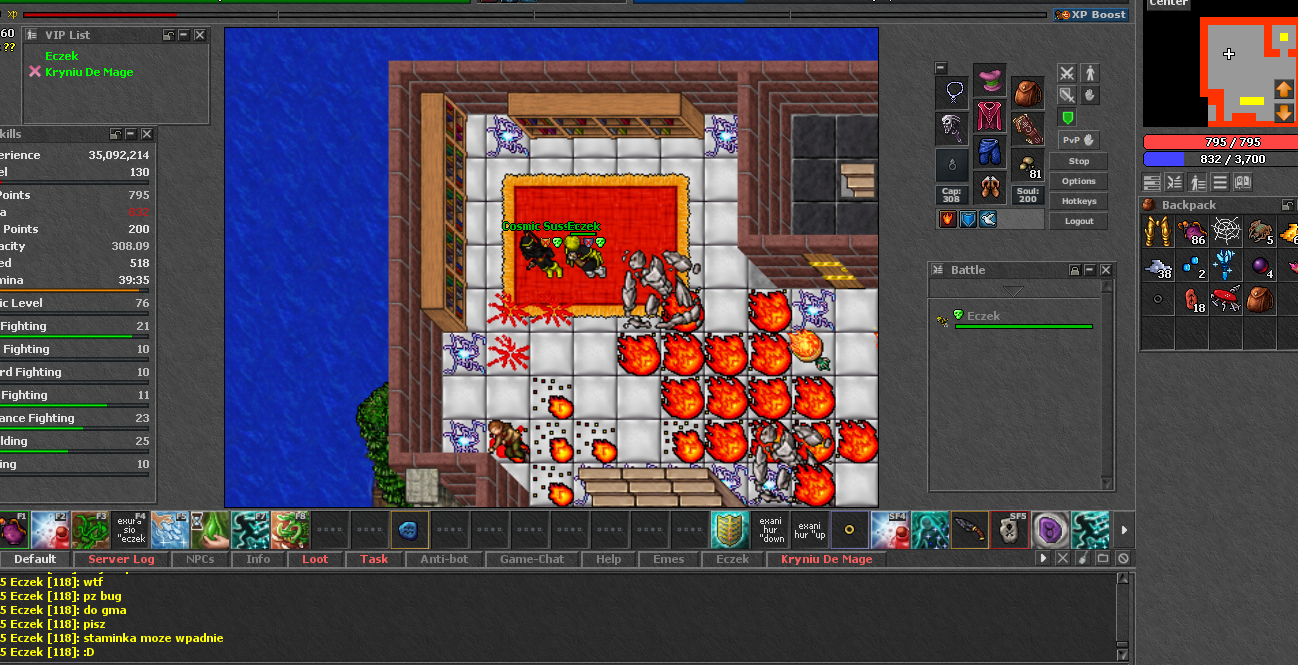Switch to the Task chat tab
Screen dimensions: 1298x665
point(374,559)
